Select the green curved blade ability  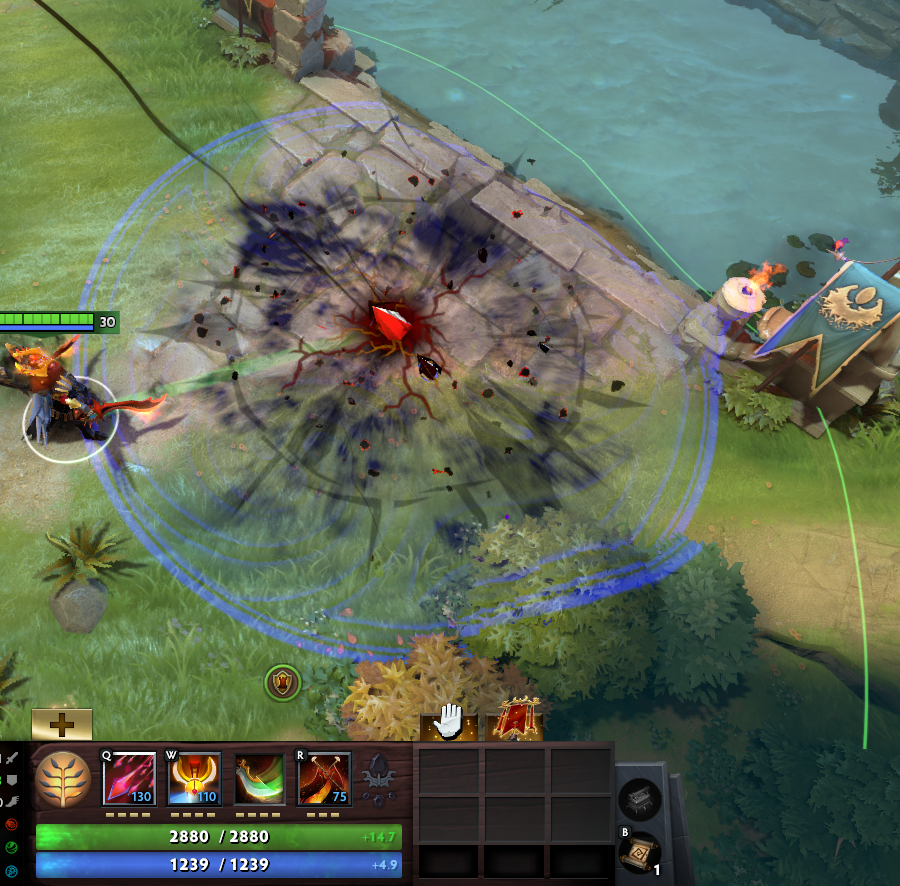259,778
